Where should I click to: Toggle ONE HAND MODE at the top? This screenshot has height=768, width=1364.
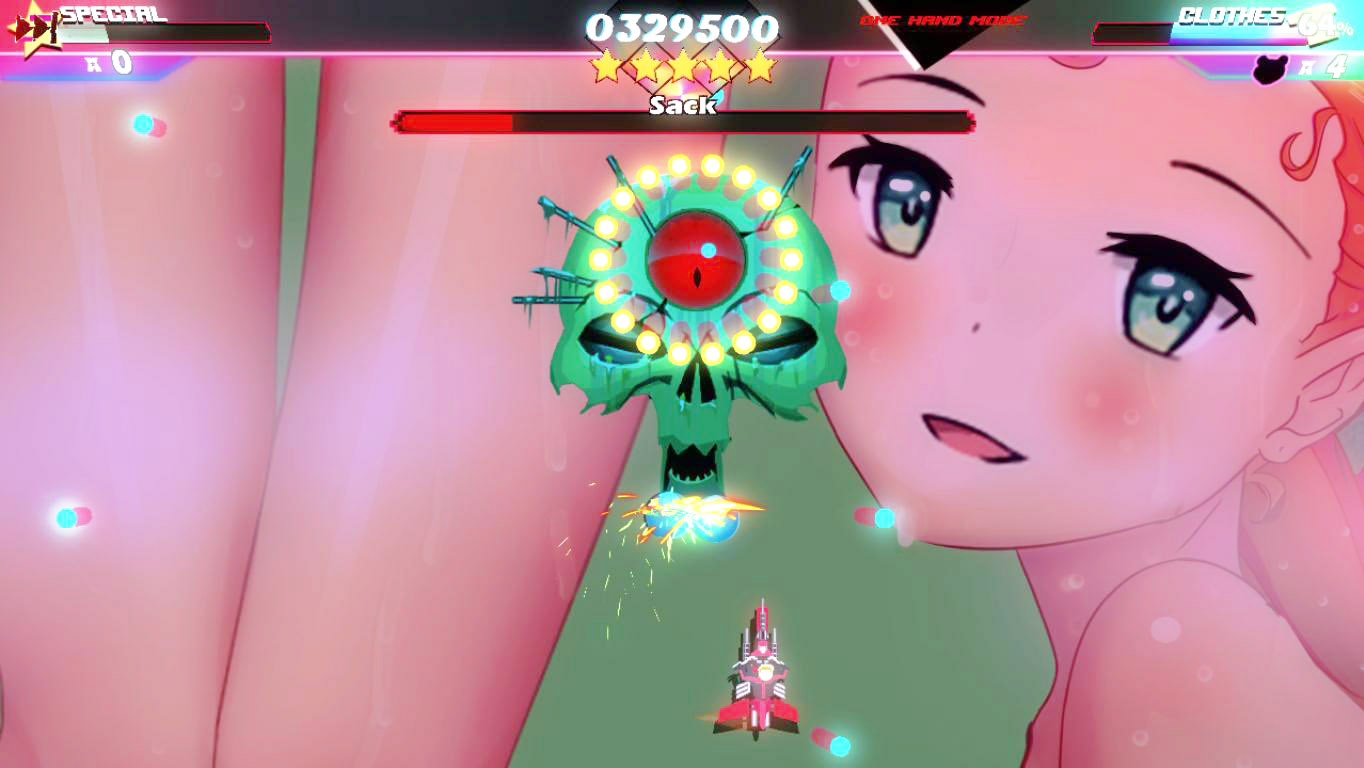click(940, 18)
